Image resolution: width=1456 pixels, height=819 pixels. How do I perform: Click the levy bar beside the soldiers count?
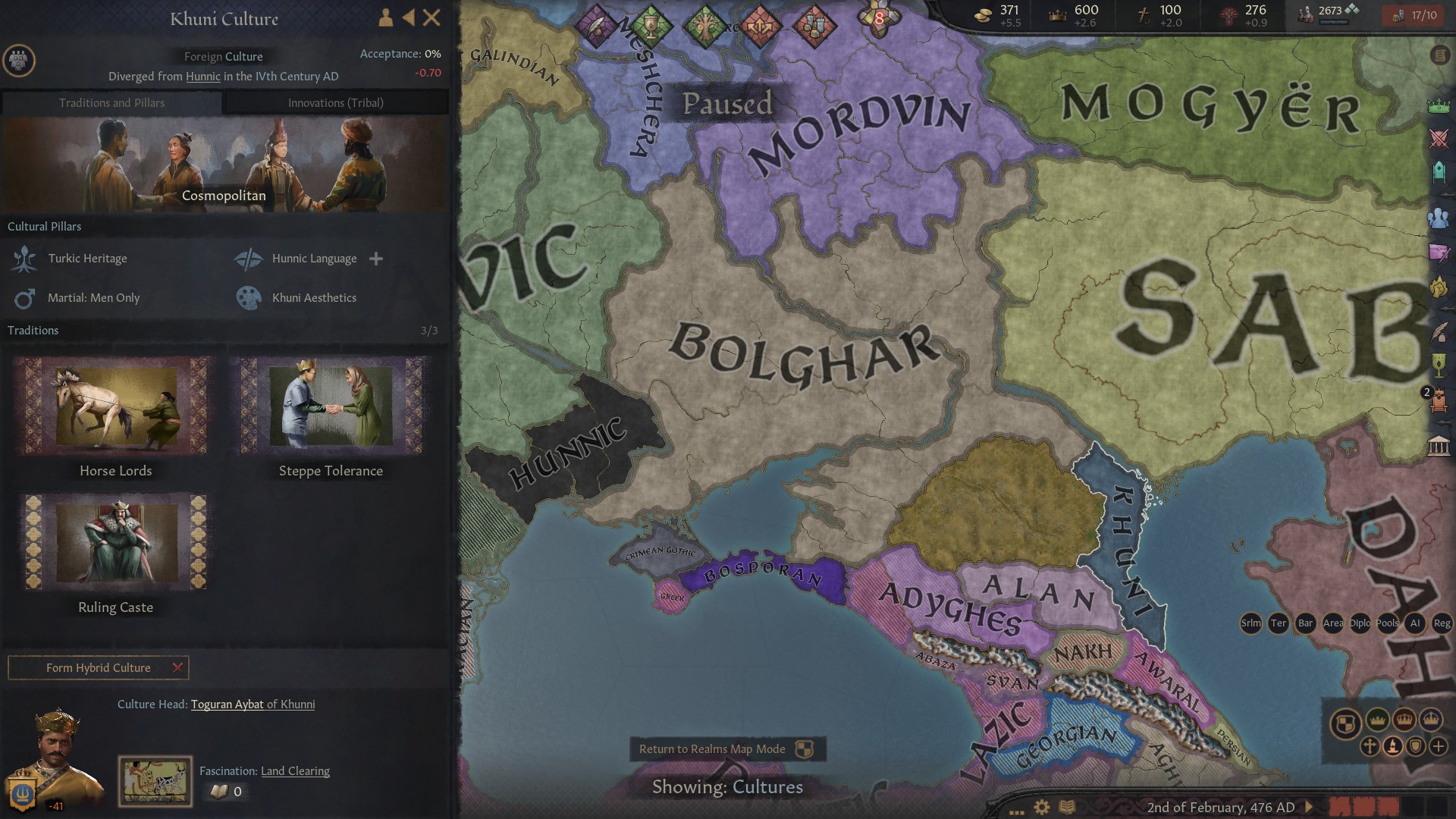click(1333, 23)
